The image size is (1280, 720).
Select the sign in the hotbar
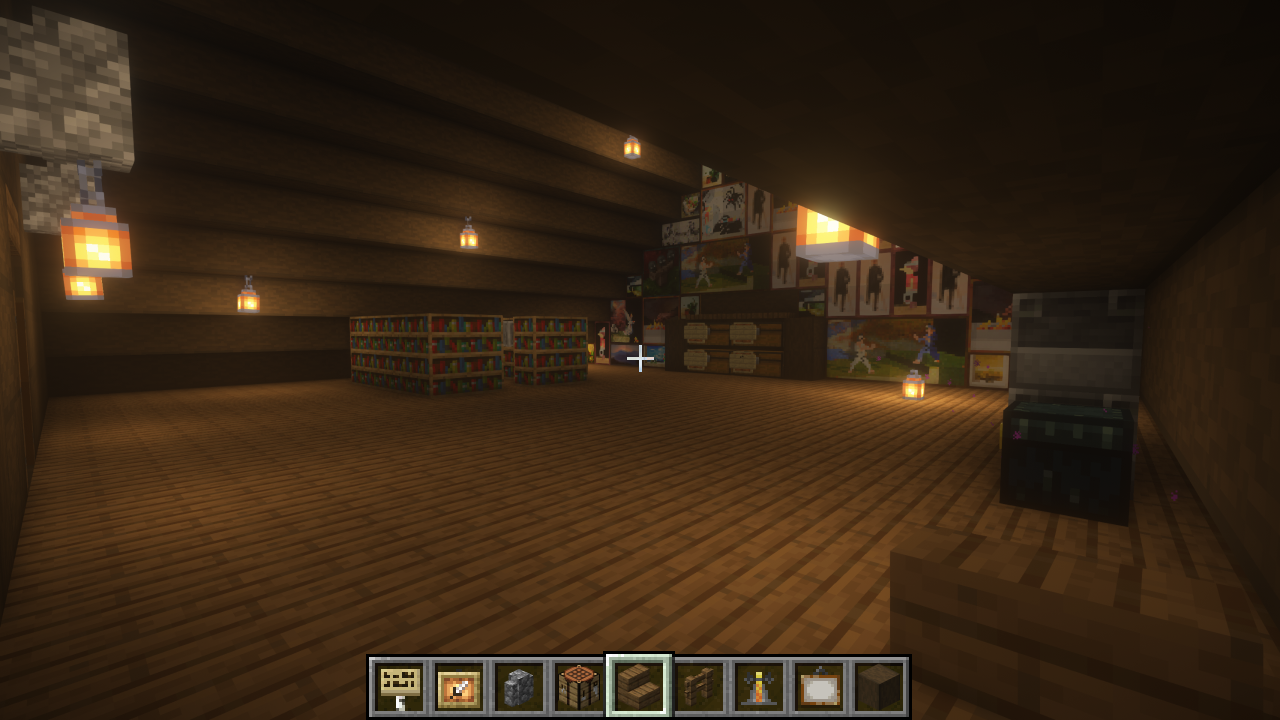tap(400, 687)
